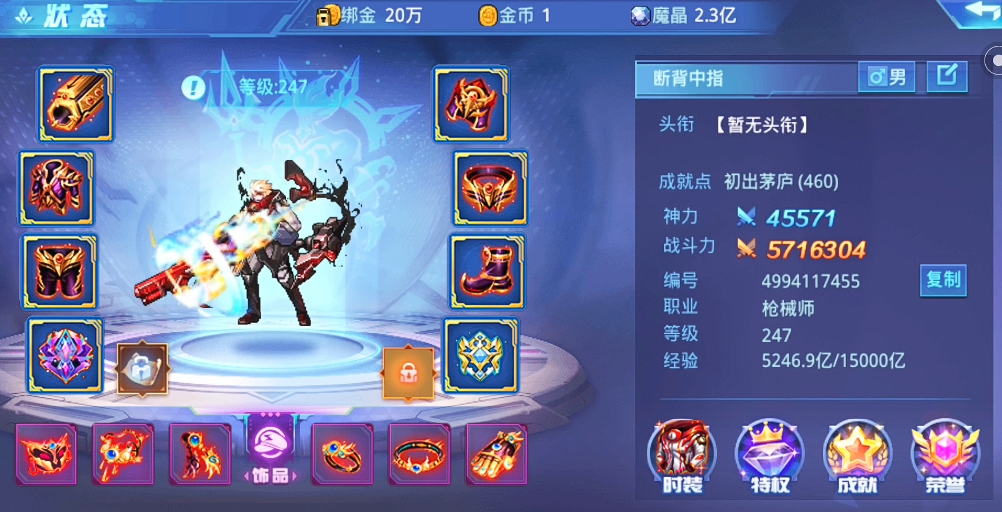This screenshot has height=512, width=1002.
Task: Inspect the blue crown badge slot
Action: [481, 355]
